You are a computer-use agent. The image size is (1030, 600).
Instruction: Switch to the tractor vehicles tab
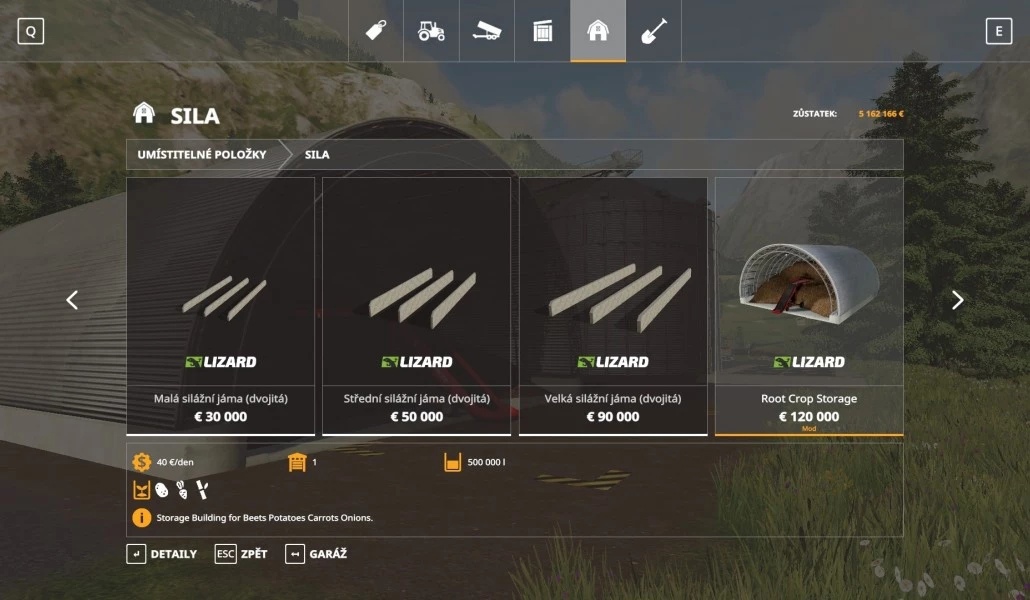click(431, 31)
